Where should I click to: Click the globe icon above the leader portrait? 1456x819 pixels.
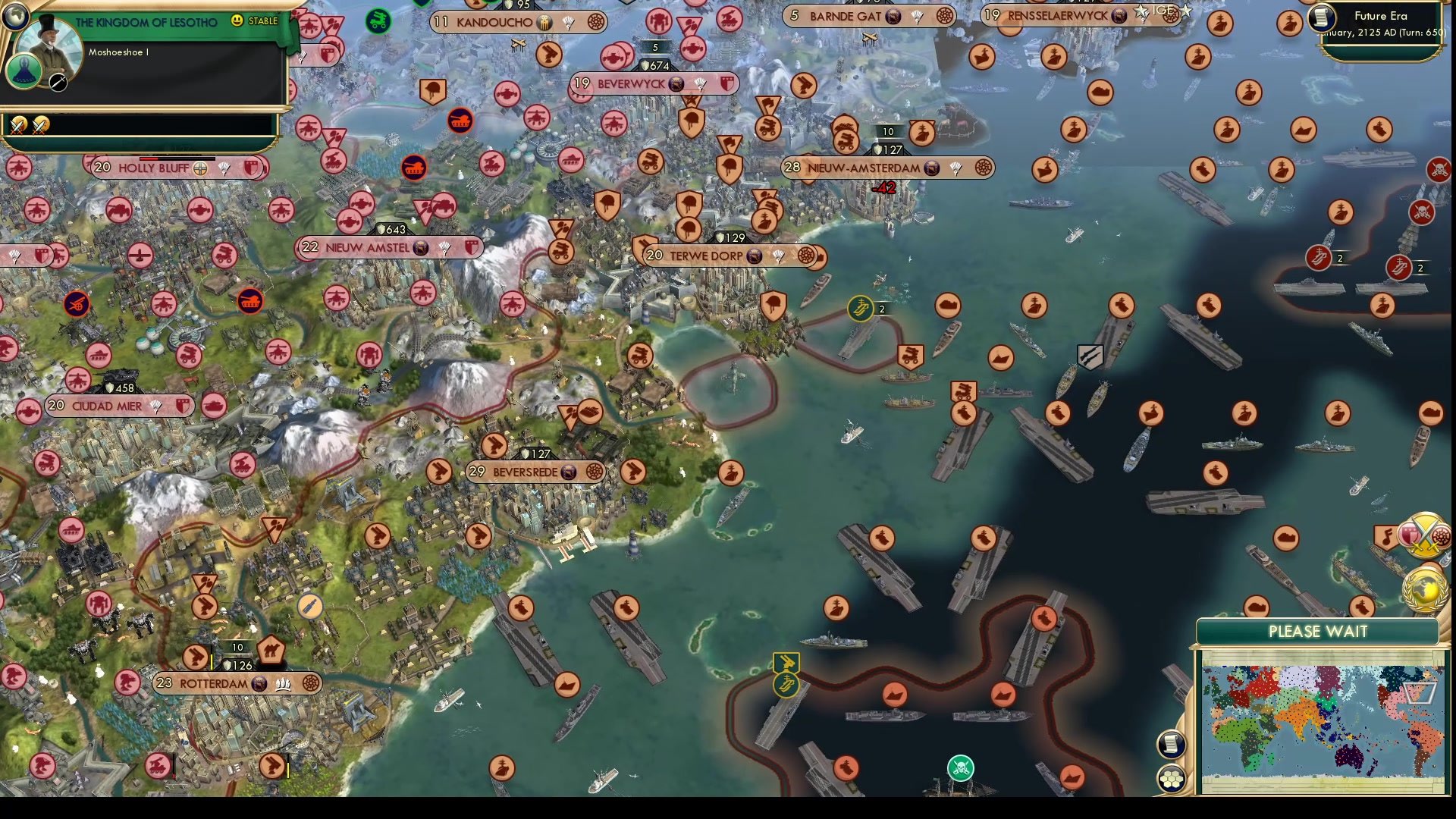coord(15,16)
